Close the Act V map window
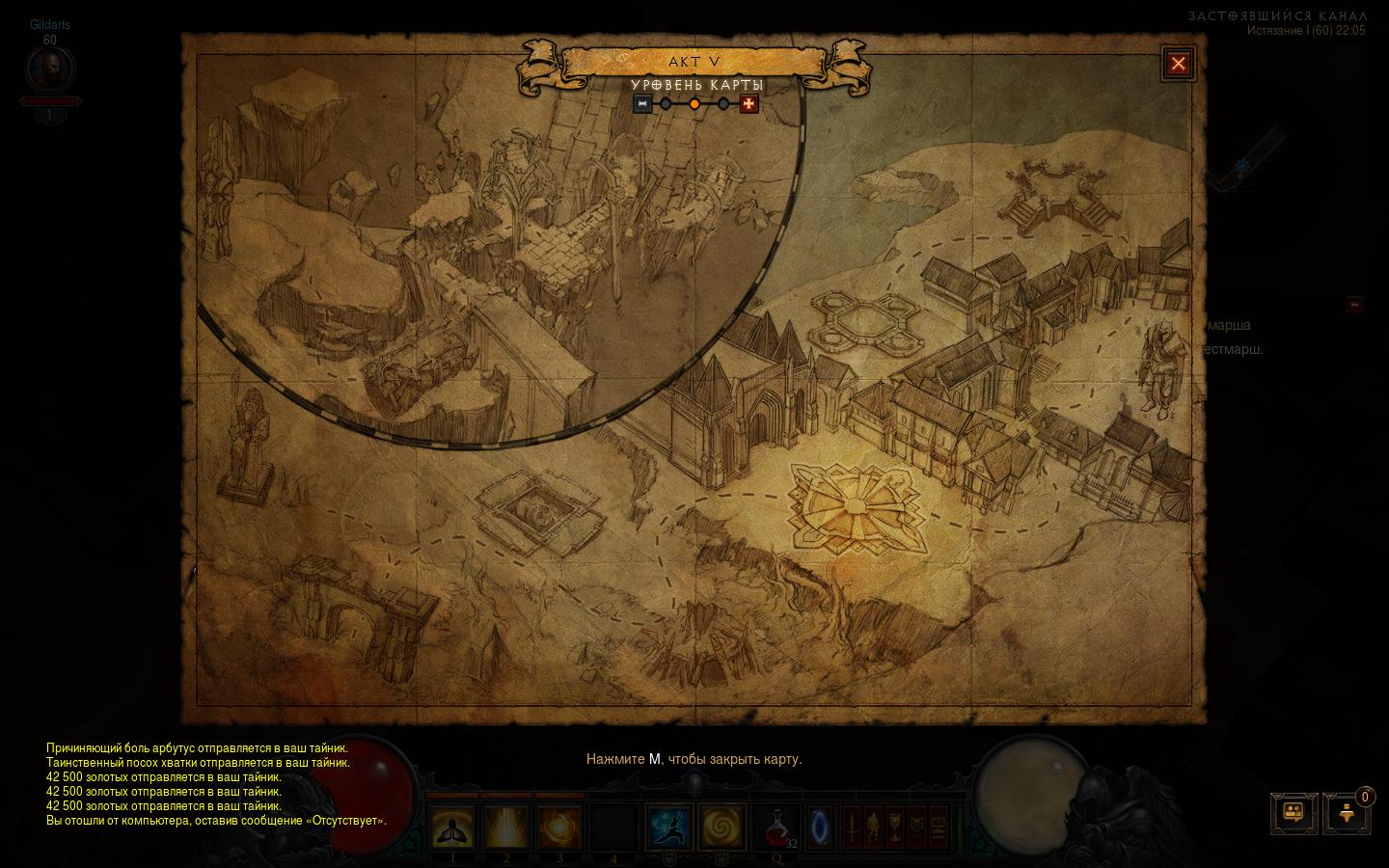 coord(1178,65)
